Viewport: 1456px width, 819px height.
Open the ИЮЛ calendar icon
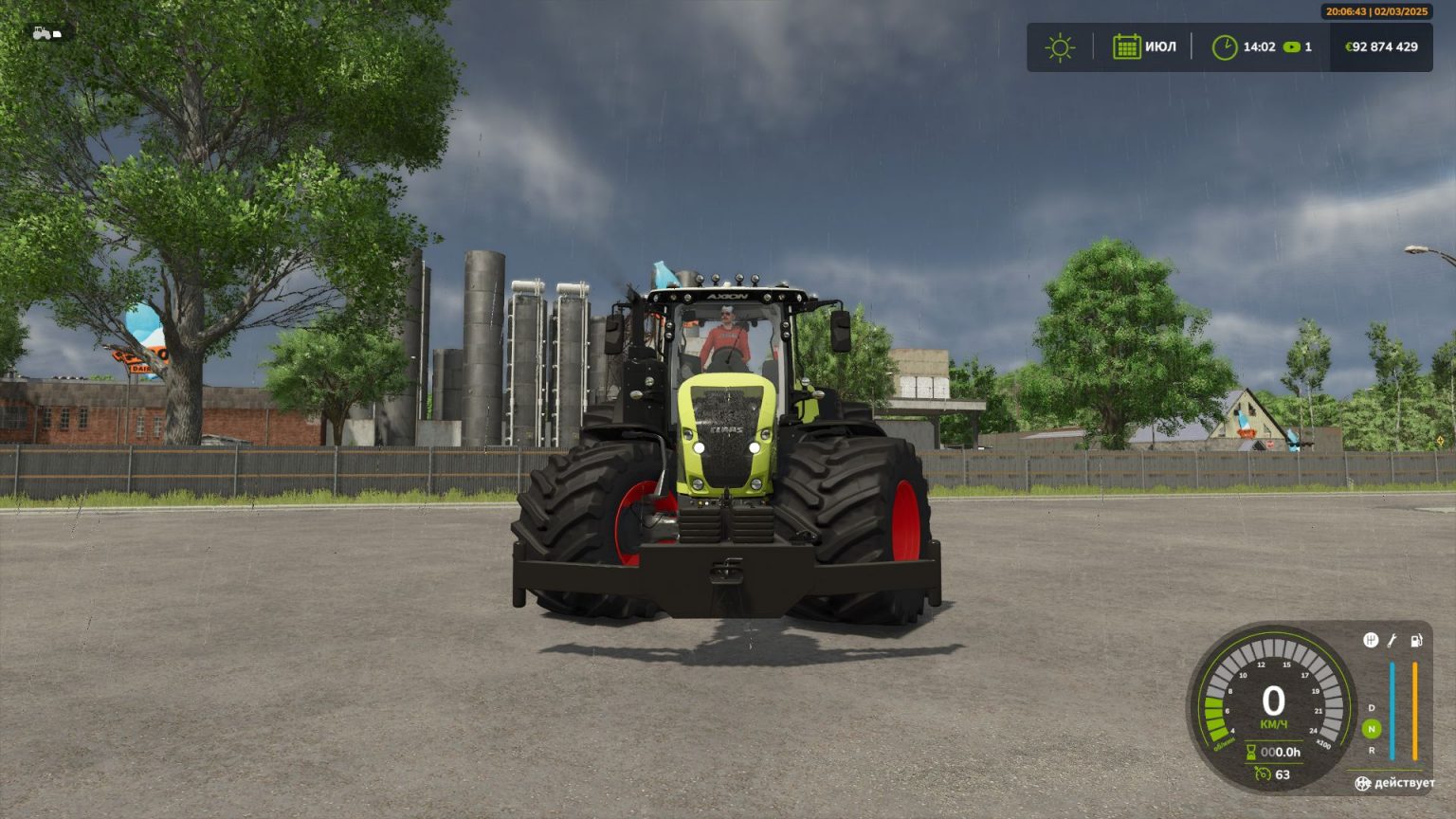1127,45
